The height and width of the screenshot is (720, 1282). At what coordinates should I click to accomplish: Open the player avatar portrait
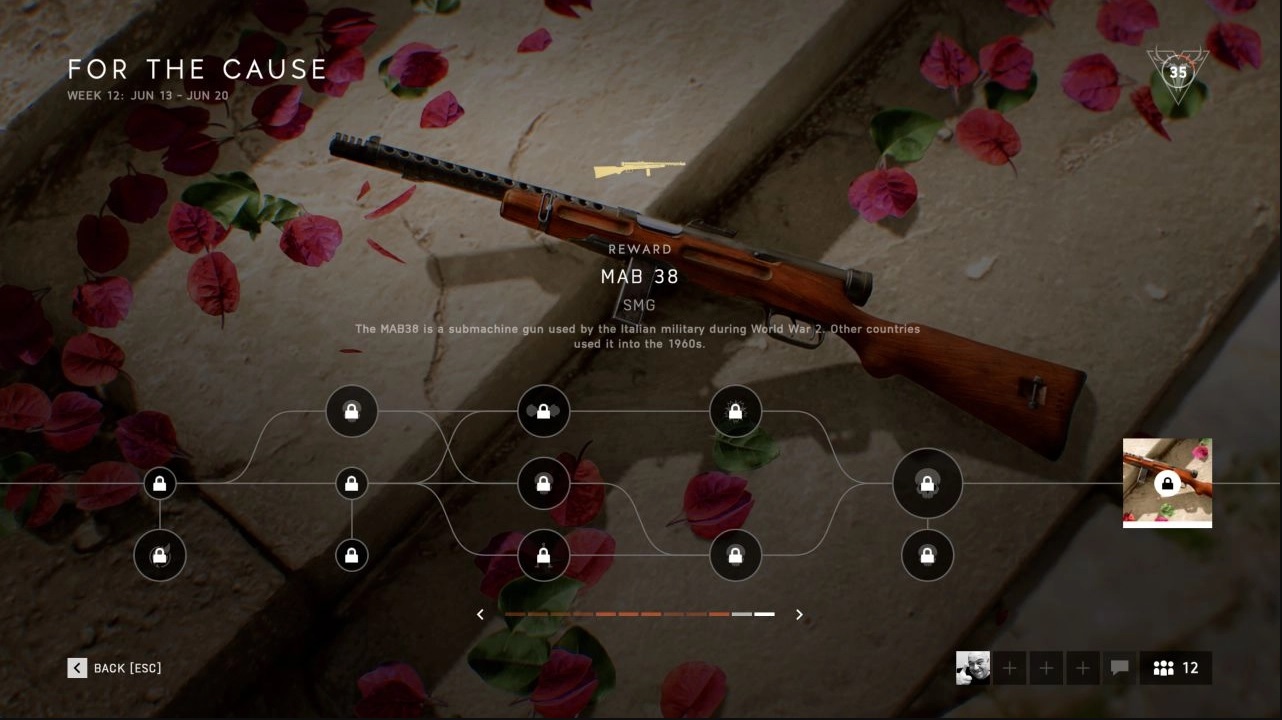973,668
